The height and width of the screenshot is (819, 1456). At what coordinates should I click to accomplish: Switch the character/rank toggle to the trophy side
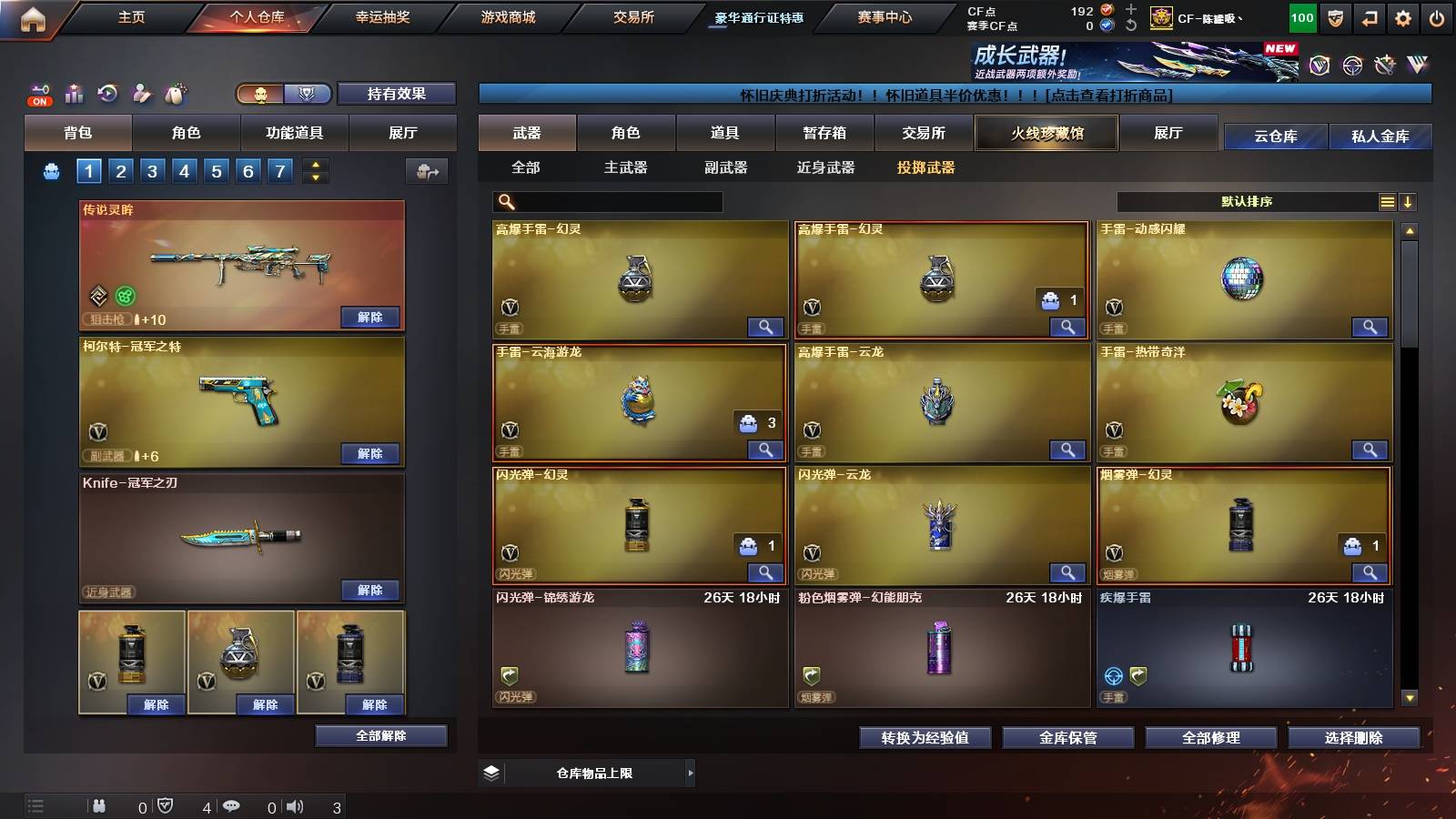(308, 94)
